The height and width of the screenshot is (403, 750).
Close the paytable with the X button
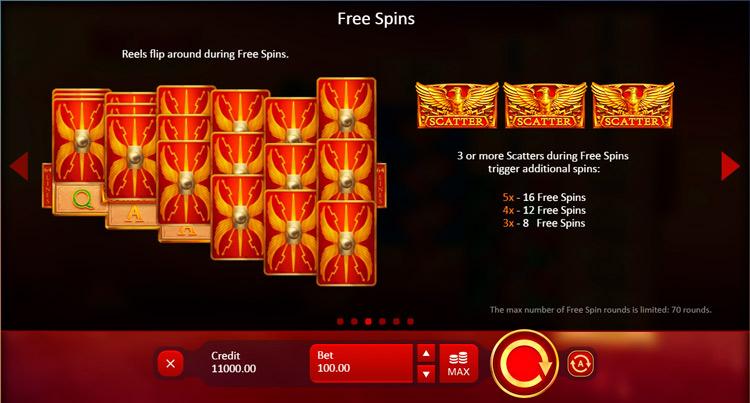pyautogui.click(x=170, y=363)
